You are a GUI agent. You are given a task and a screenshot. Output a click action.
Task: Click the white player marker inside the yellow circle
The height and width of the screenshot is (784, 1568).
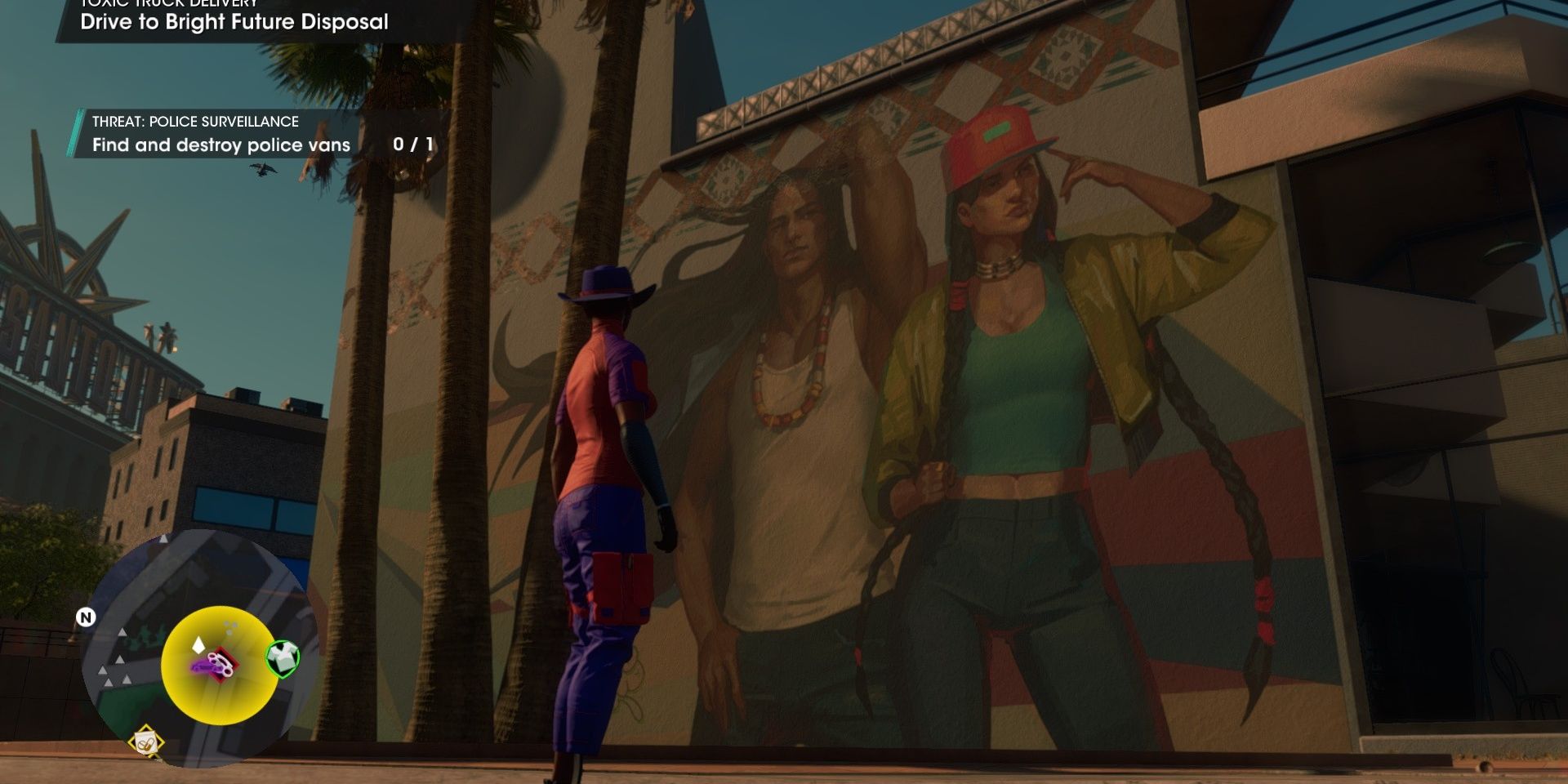pyautogui.click(x=198, y=644)
